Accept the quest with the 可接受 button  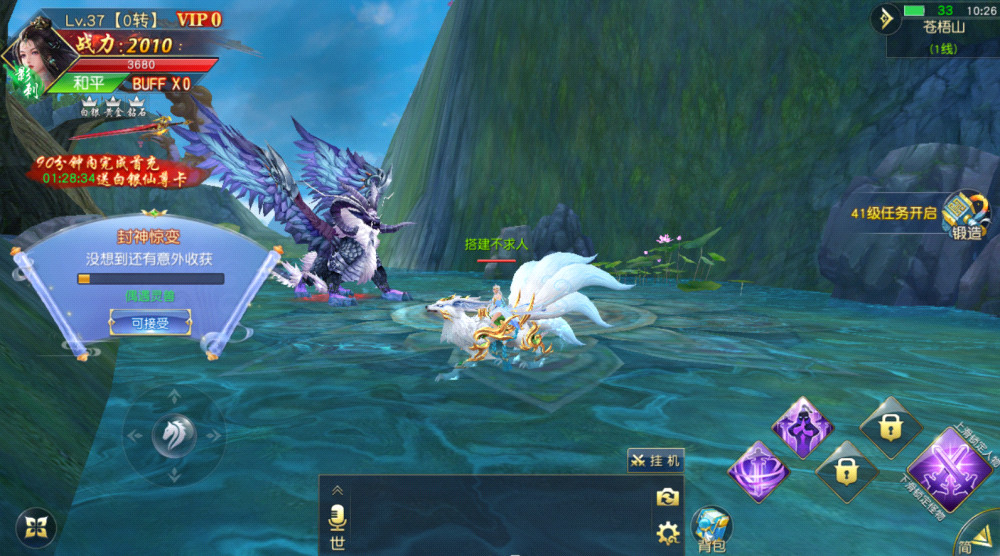pyautogui.click(x=149, y=321)
